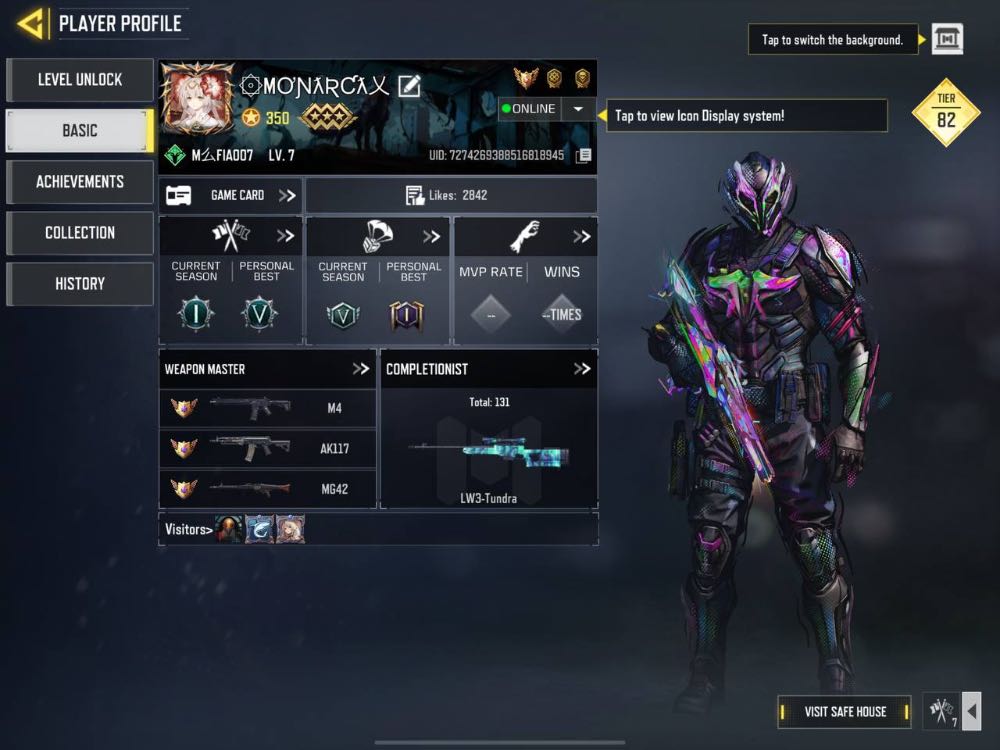Viewport: 1000px width, 750px height.
Task: Open the MG42 weapon master row
Action: [x=267, y=489]
